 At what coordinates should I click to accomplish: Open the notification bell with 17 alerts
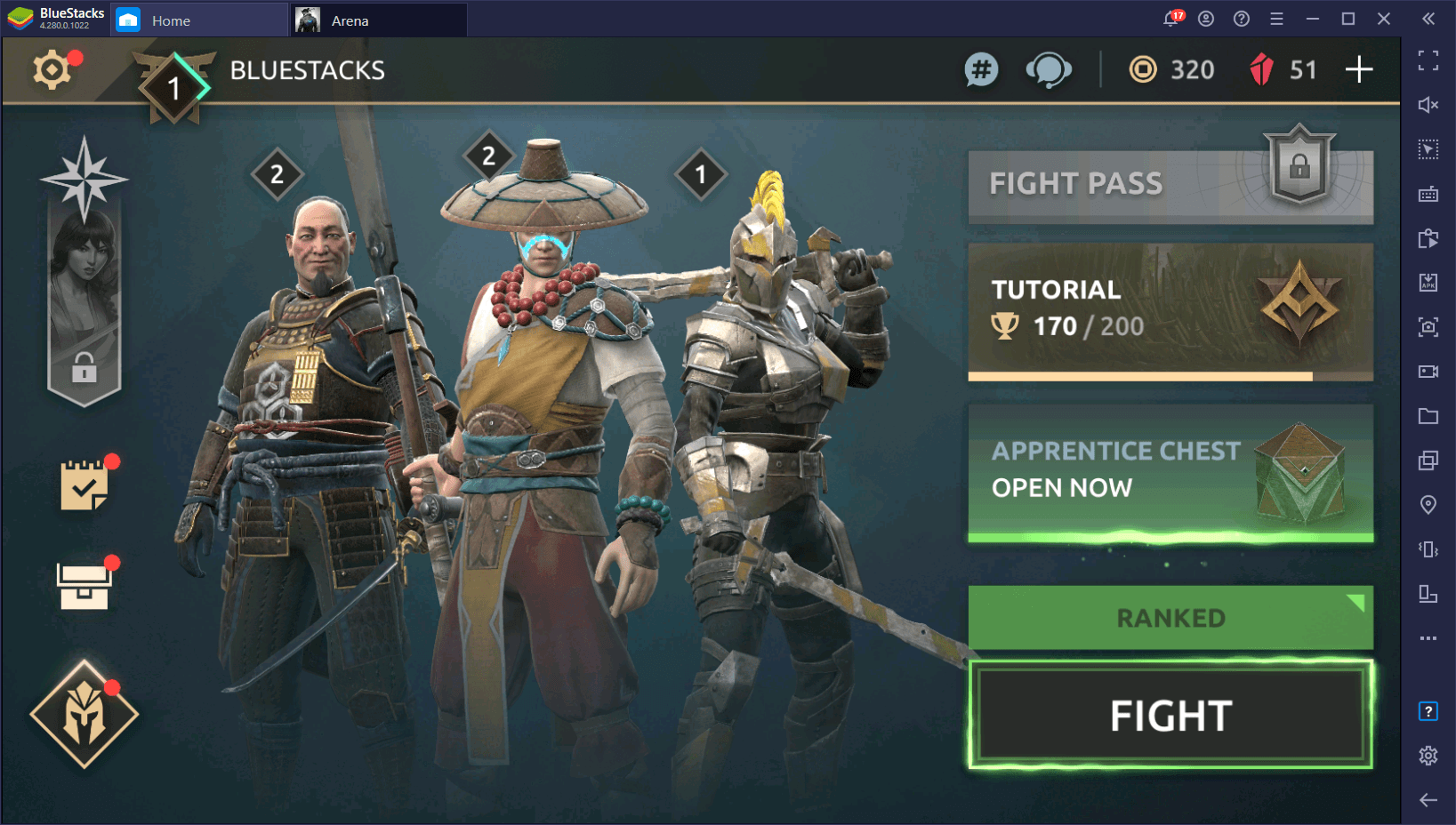1170,18
